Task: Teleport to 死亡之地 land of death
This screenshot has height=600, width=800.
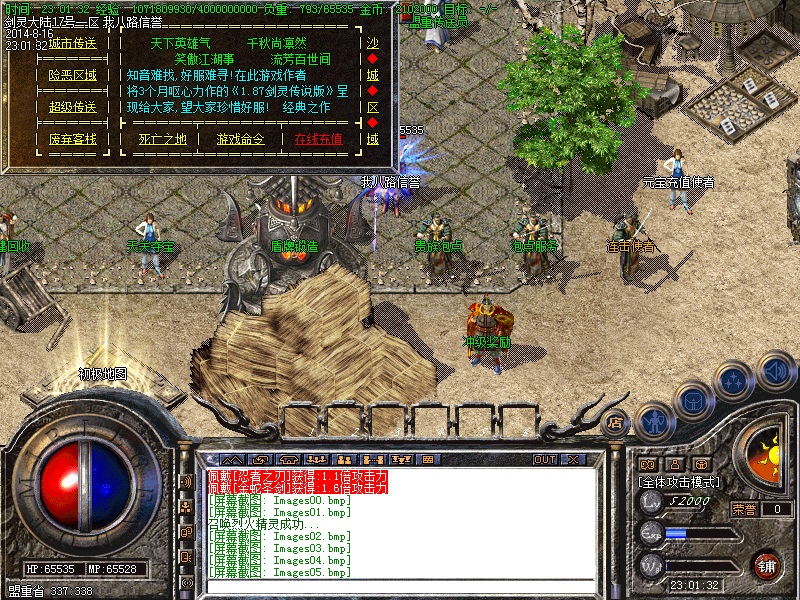Action: [x=162, y=139]
